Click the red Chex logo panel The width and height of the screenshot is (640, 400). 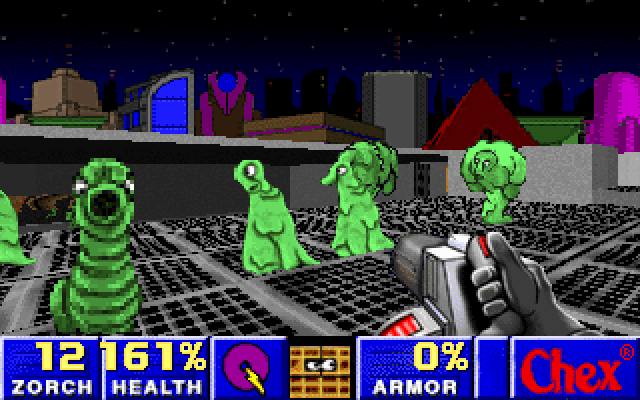point(574,367)
